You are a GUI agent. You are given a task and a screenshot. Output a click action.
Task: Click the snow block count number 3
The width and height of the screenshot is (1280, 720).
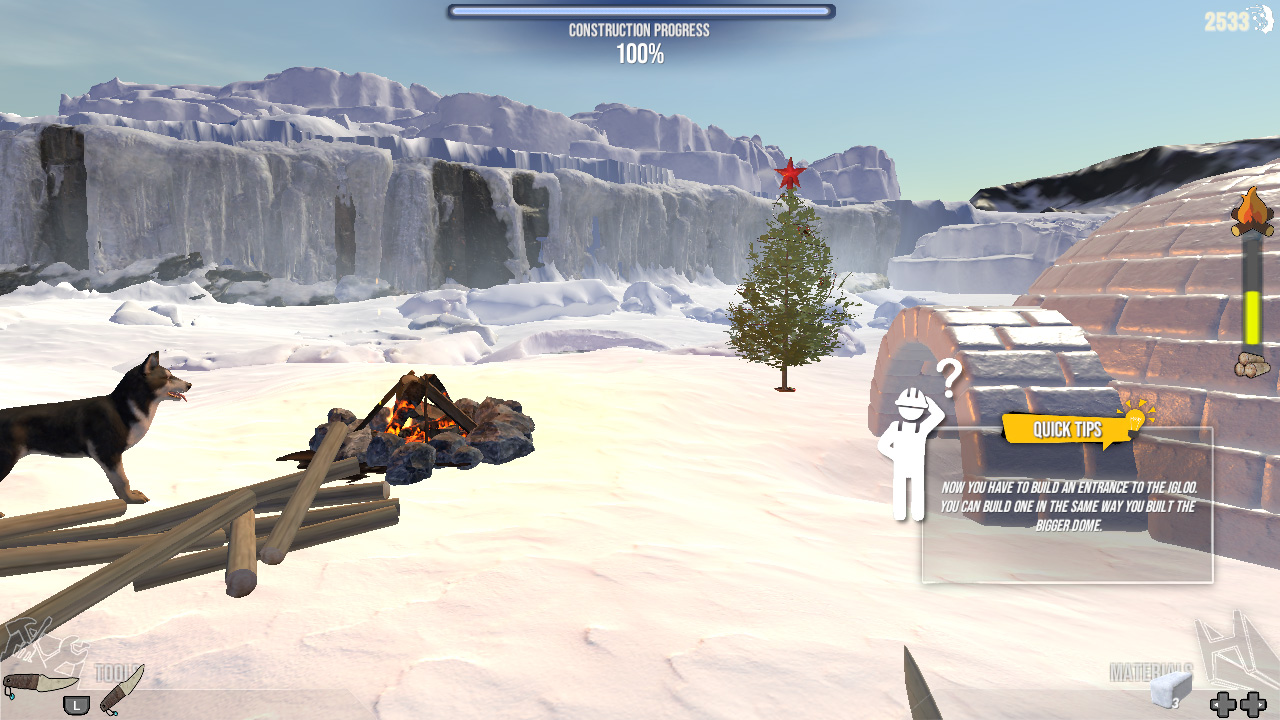1176,703
